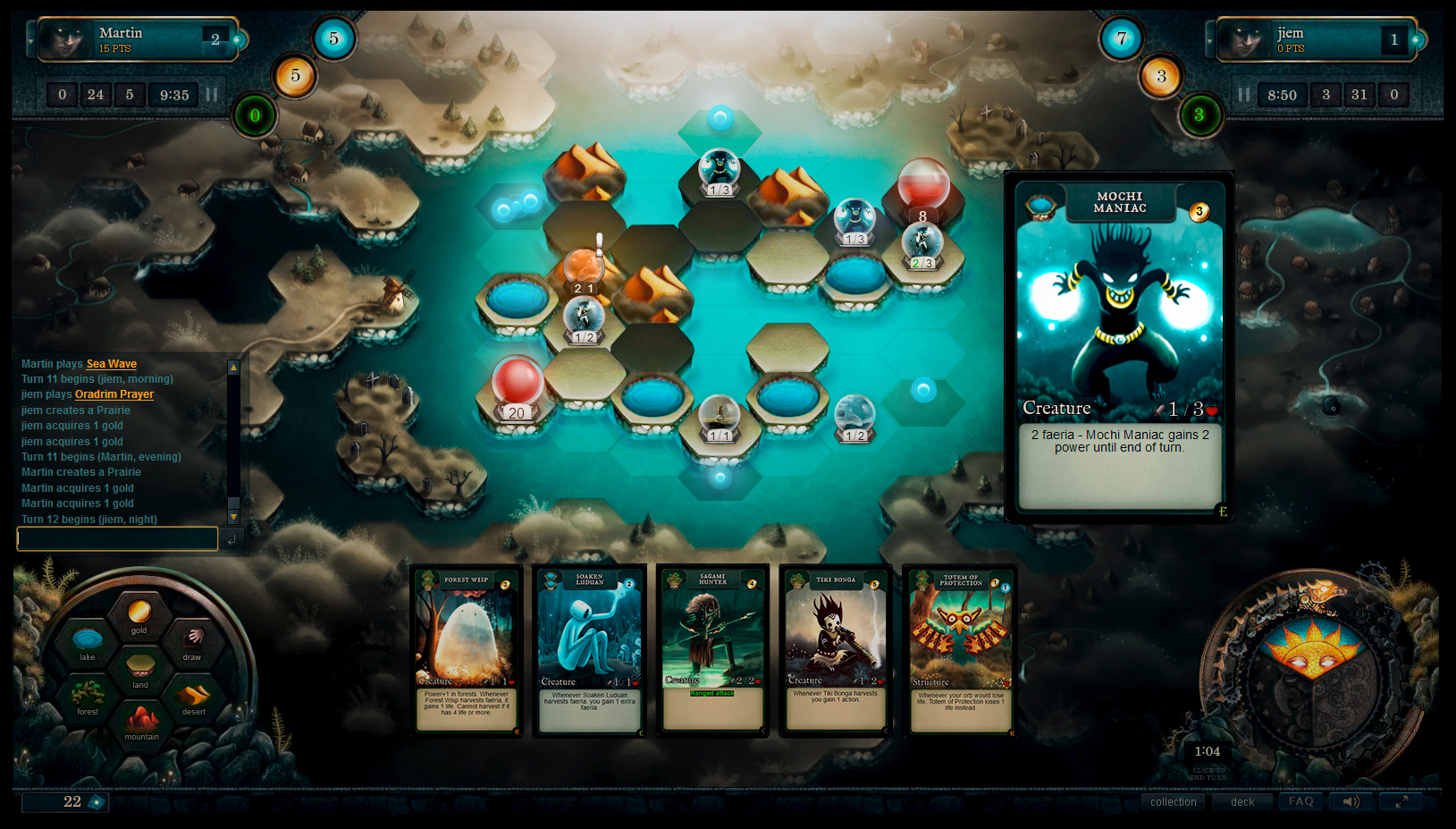Click the chat input field
This screenshot has width=1456, height=829.
[116, 538]
